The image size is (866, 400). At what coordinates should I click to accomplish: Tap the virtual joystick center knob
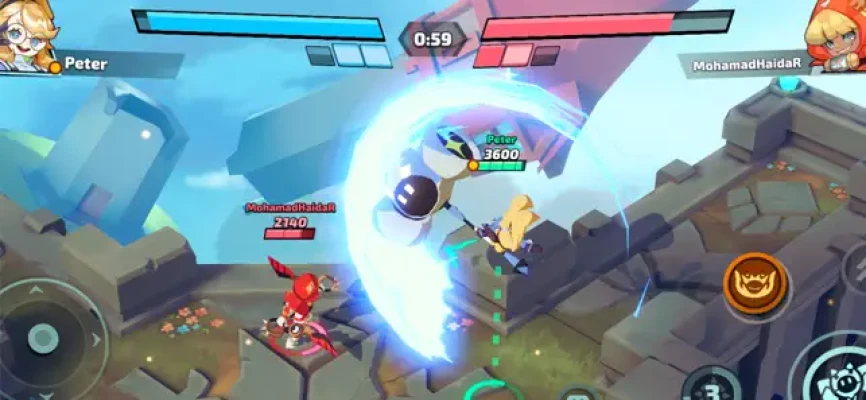(42, 338)
